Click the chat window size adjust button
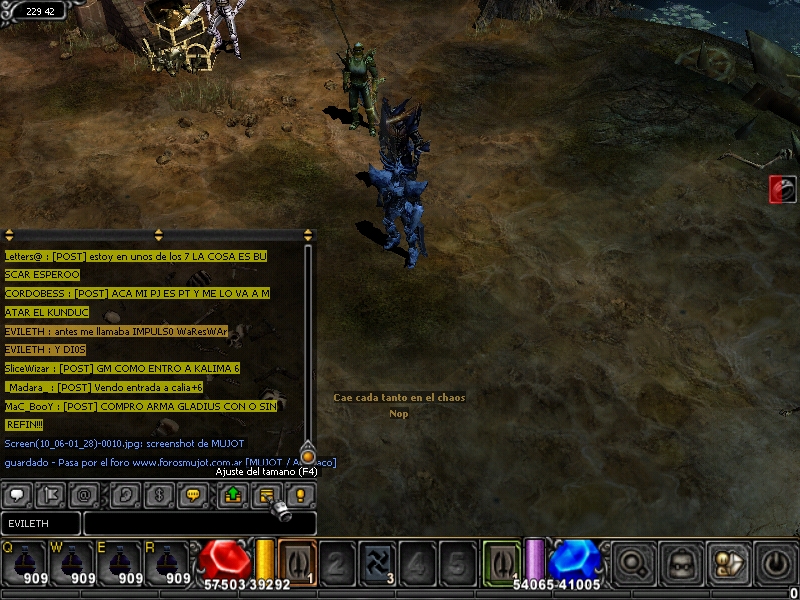The width and height of the screenshot is (800, 600). 267,495
